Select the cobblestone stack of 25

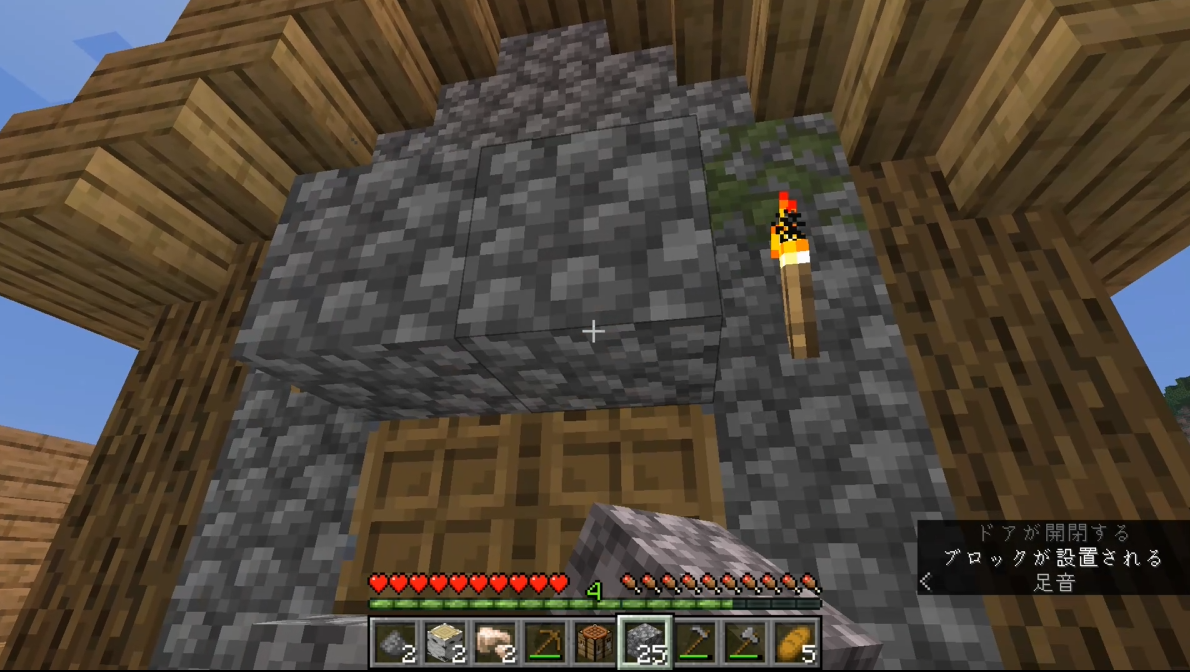tap(644, 641)
